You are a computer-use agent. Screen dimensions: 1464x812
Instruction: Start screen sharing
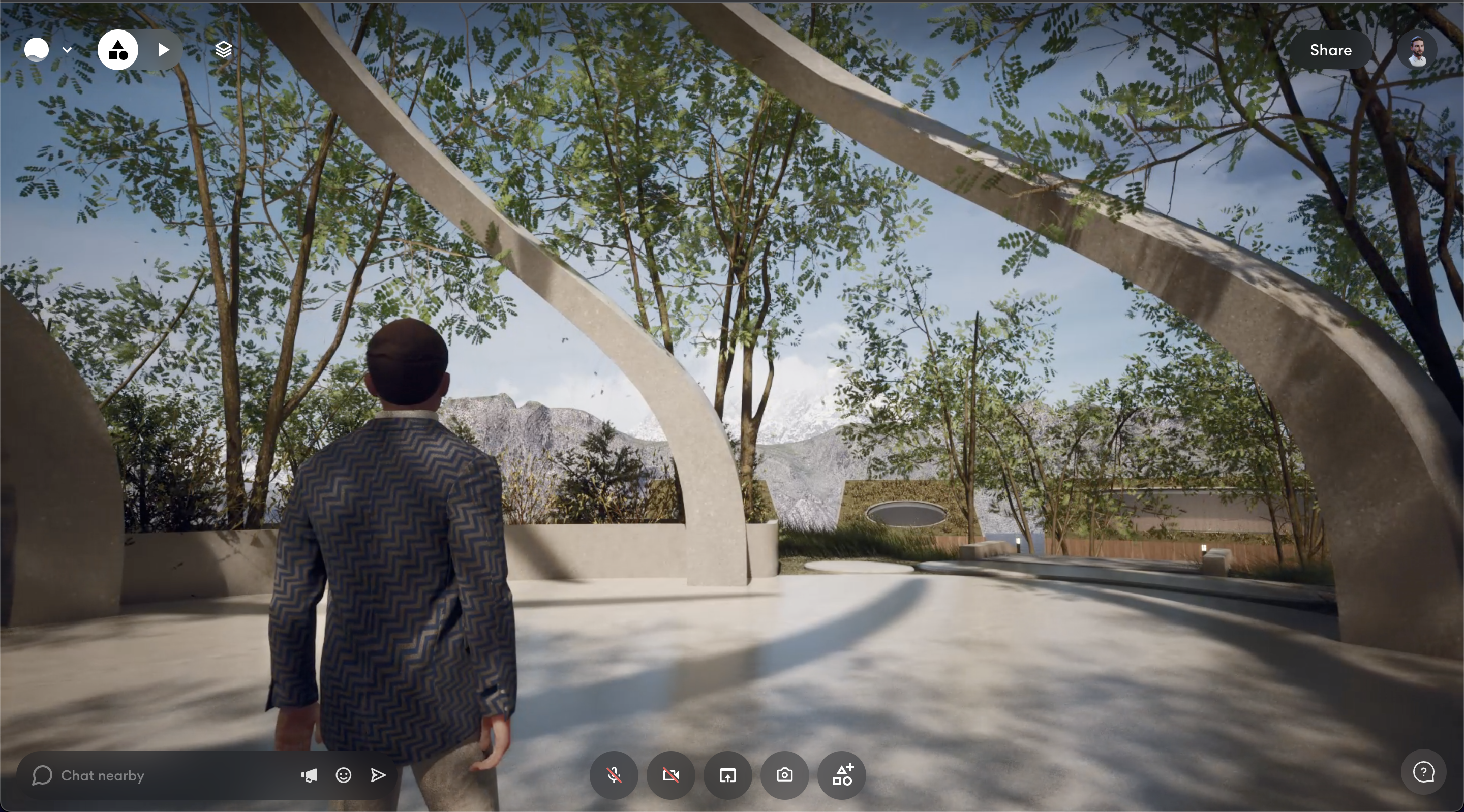click(x=727, y=775)
